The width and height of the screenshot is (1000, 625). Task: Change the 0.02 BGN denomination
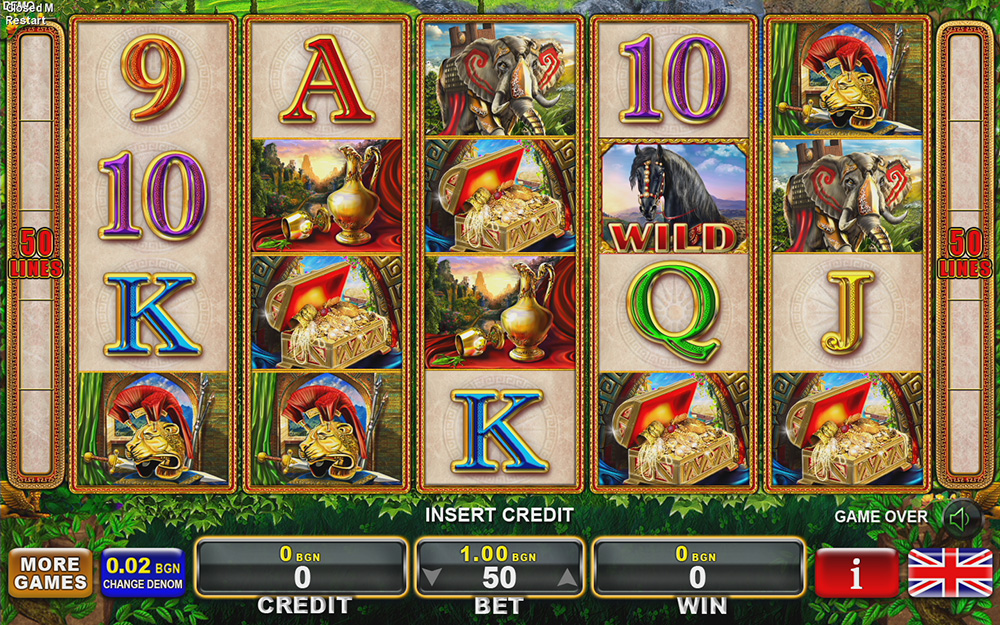point(143,573)
